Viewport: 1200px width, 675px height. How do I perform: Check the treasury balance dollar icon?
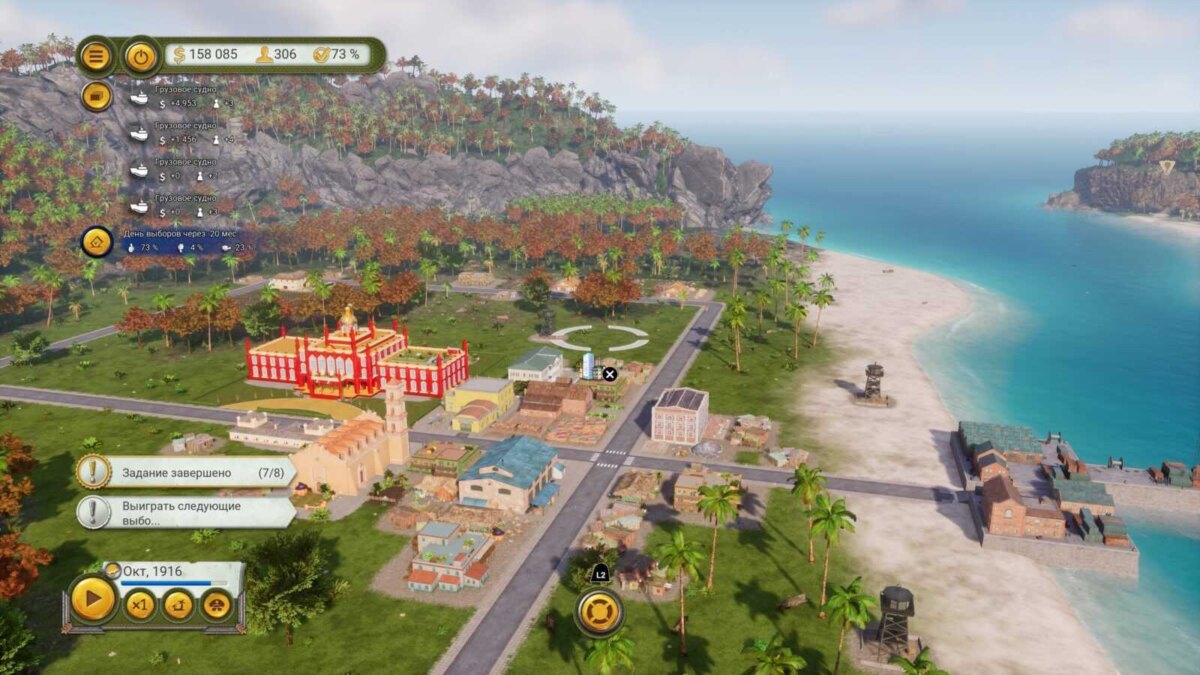pos(180,54)
